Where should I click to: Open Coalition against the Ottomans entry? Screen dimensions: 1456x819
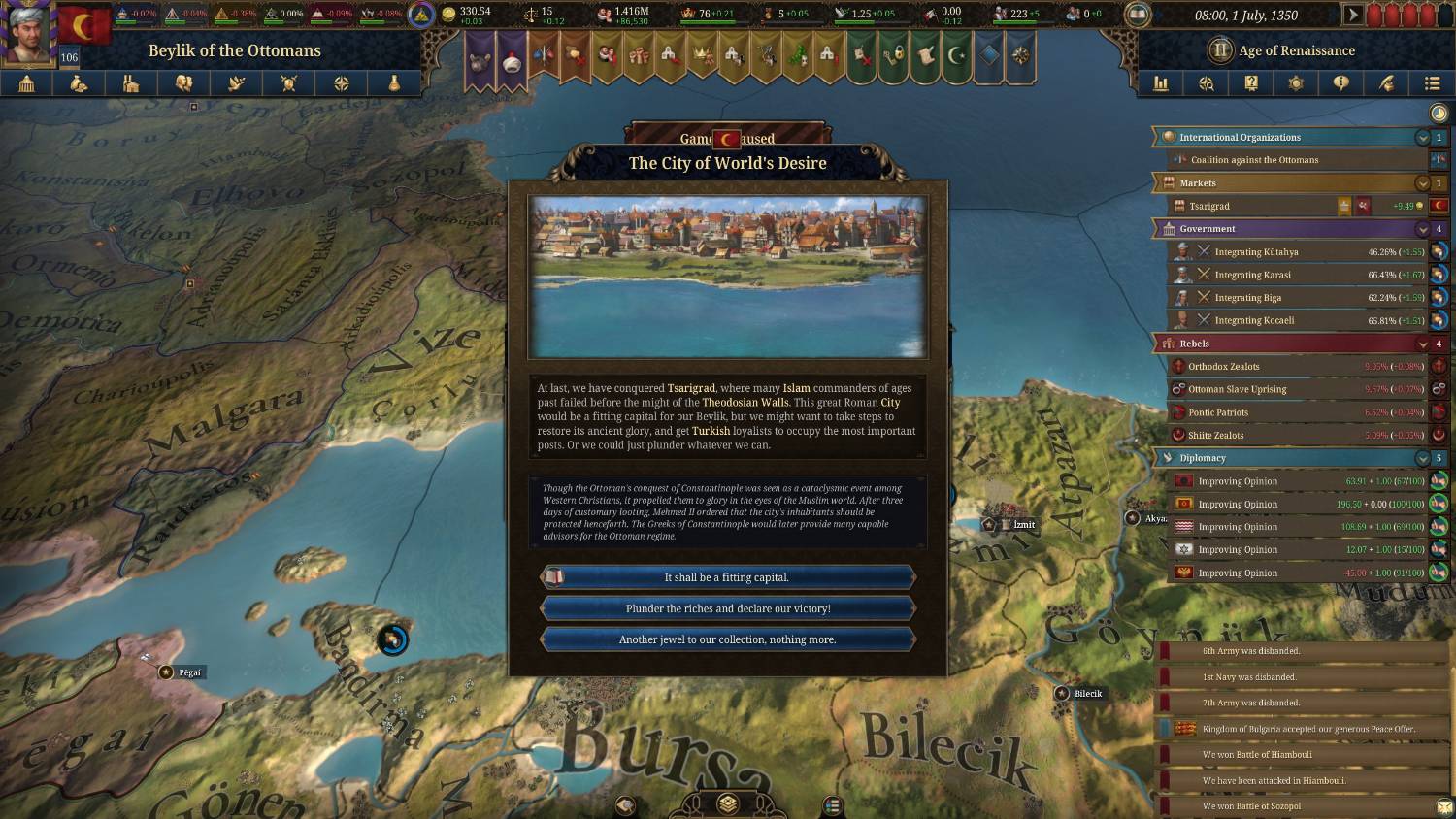pos(1254,160)
